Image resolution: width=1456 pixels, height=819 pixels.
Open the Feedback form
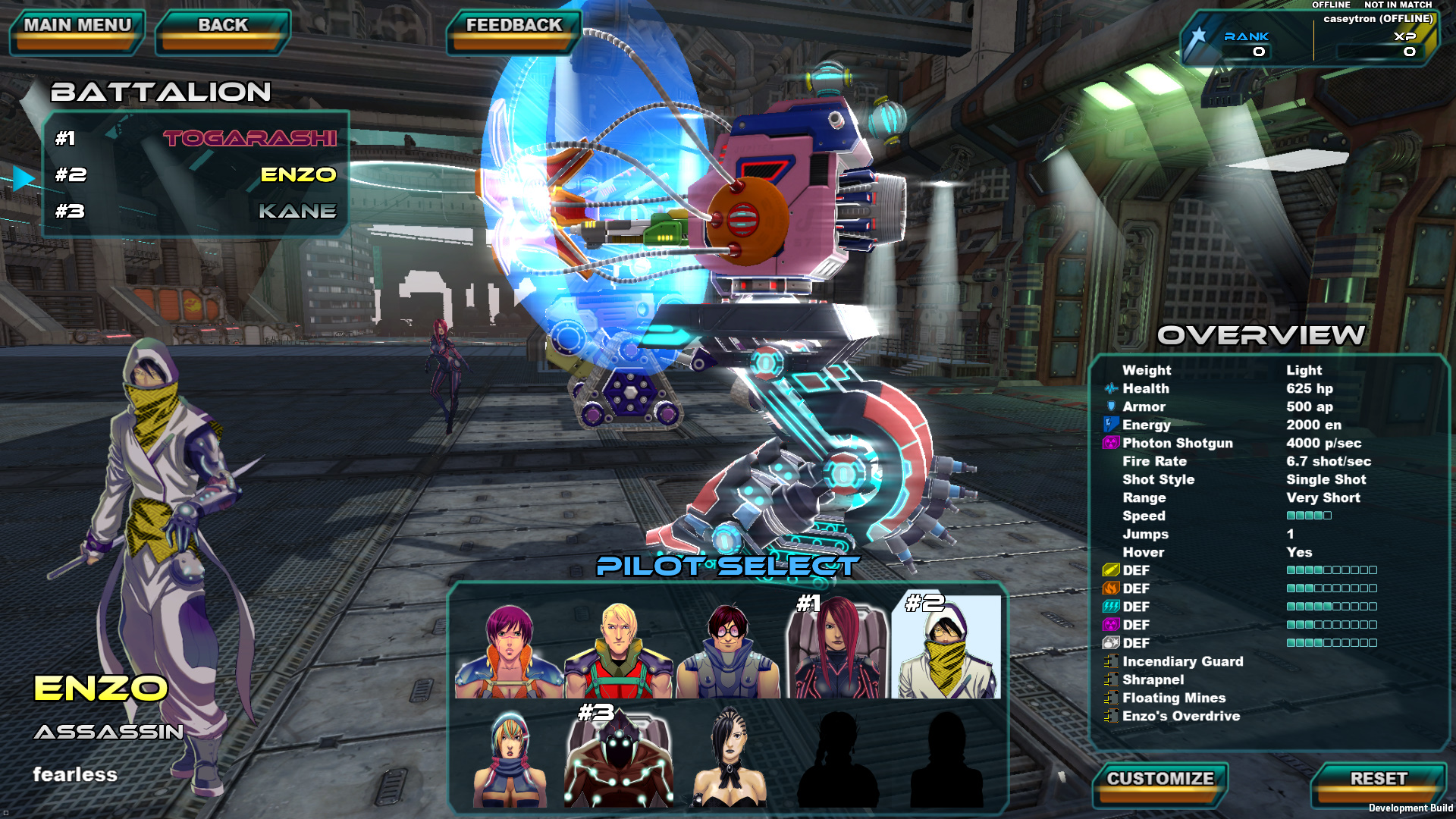click(x=514, y=30)
